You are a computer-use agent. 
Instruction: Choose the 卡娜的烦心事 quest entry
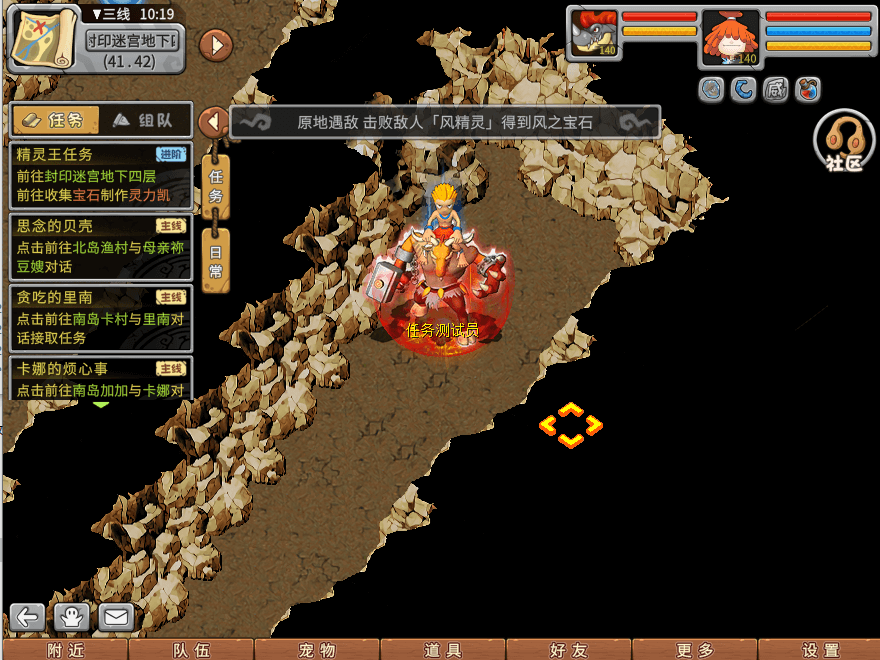(x=100, y=379)
